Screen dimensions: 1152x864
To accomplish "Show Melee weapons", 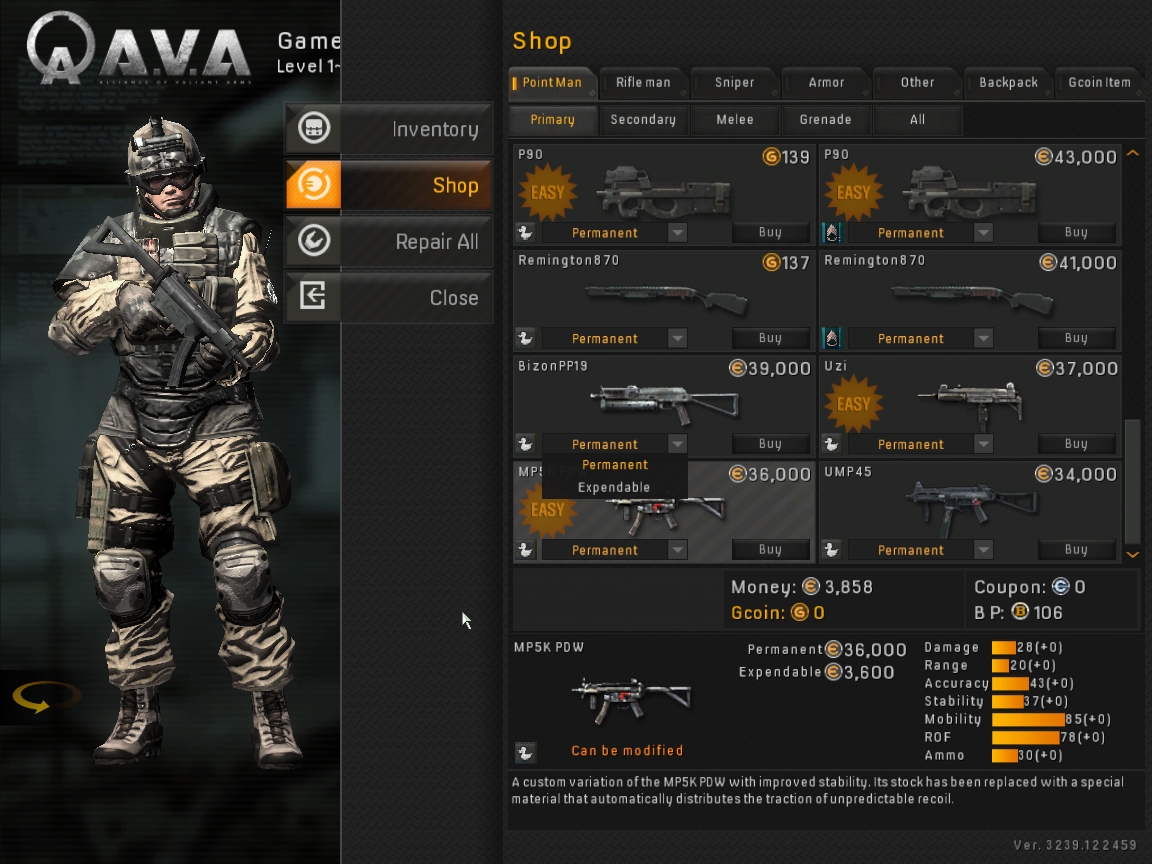I will [x=735, y=120].
